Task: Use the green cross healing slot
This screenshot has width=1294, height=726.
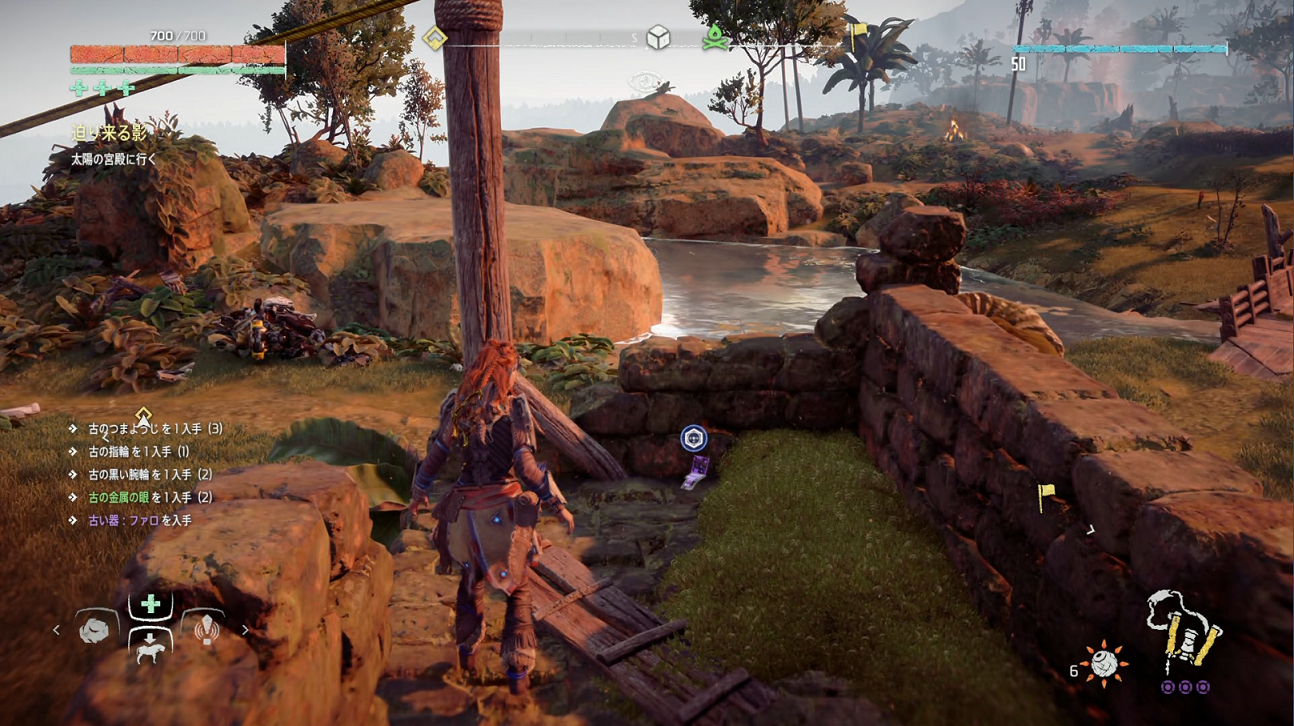Action: (150, 604)
